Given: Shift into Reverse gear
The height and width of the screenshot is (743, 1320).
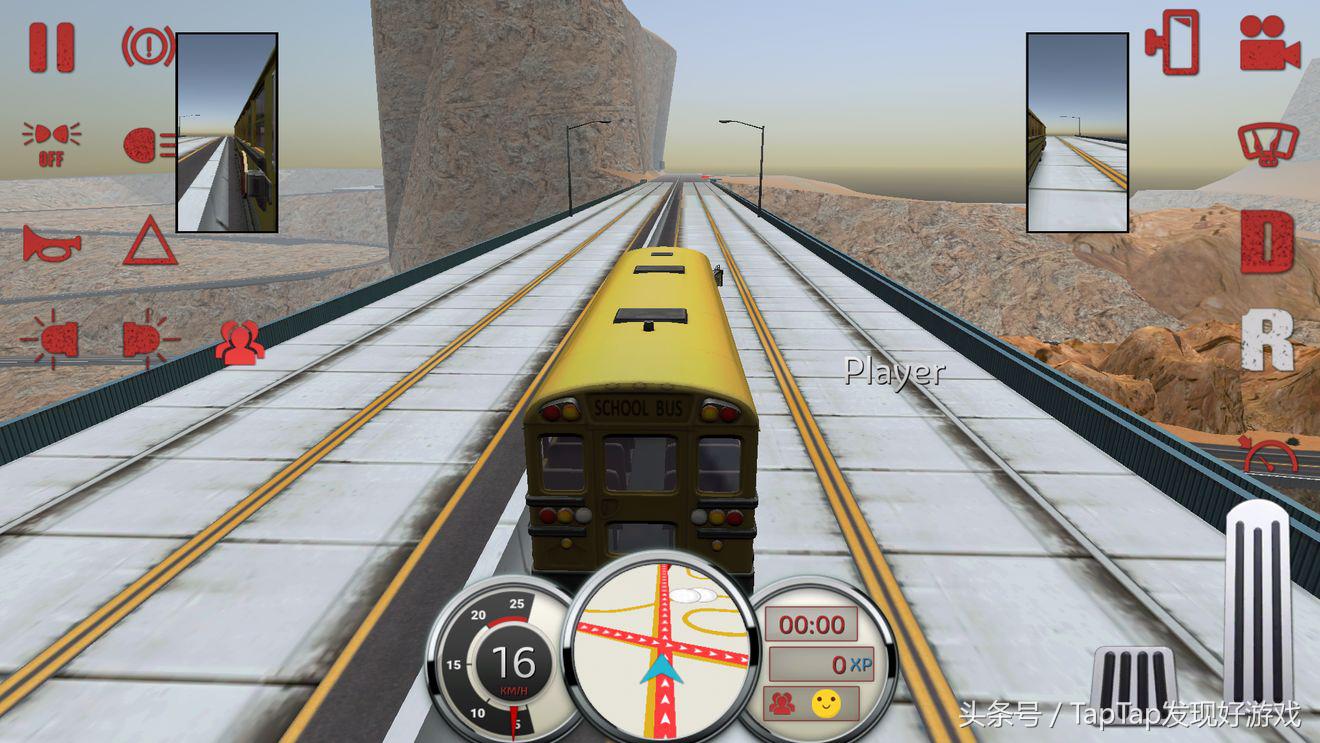Looking at the screenshot, I should (1267, 340).
